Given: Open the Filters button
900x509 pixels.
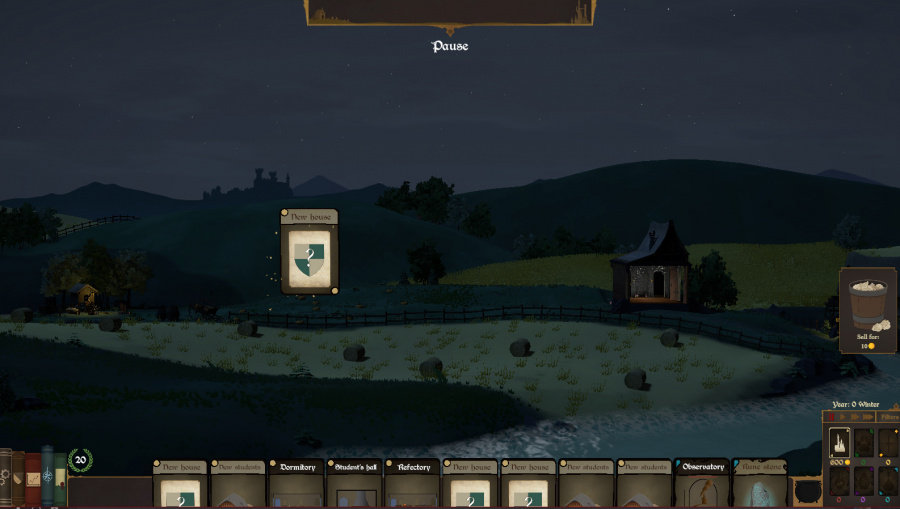Looking at the screenshot, I should point(888,417).
